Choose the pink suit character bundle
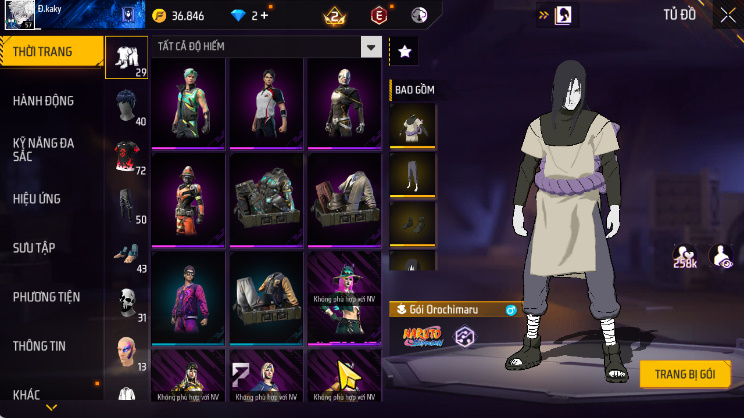 coord(189,296)
